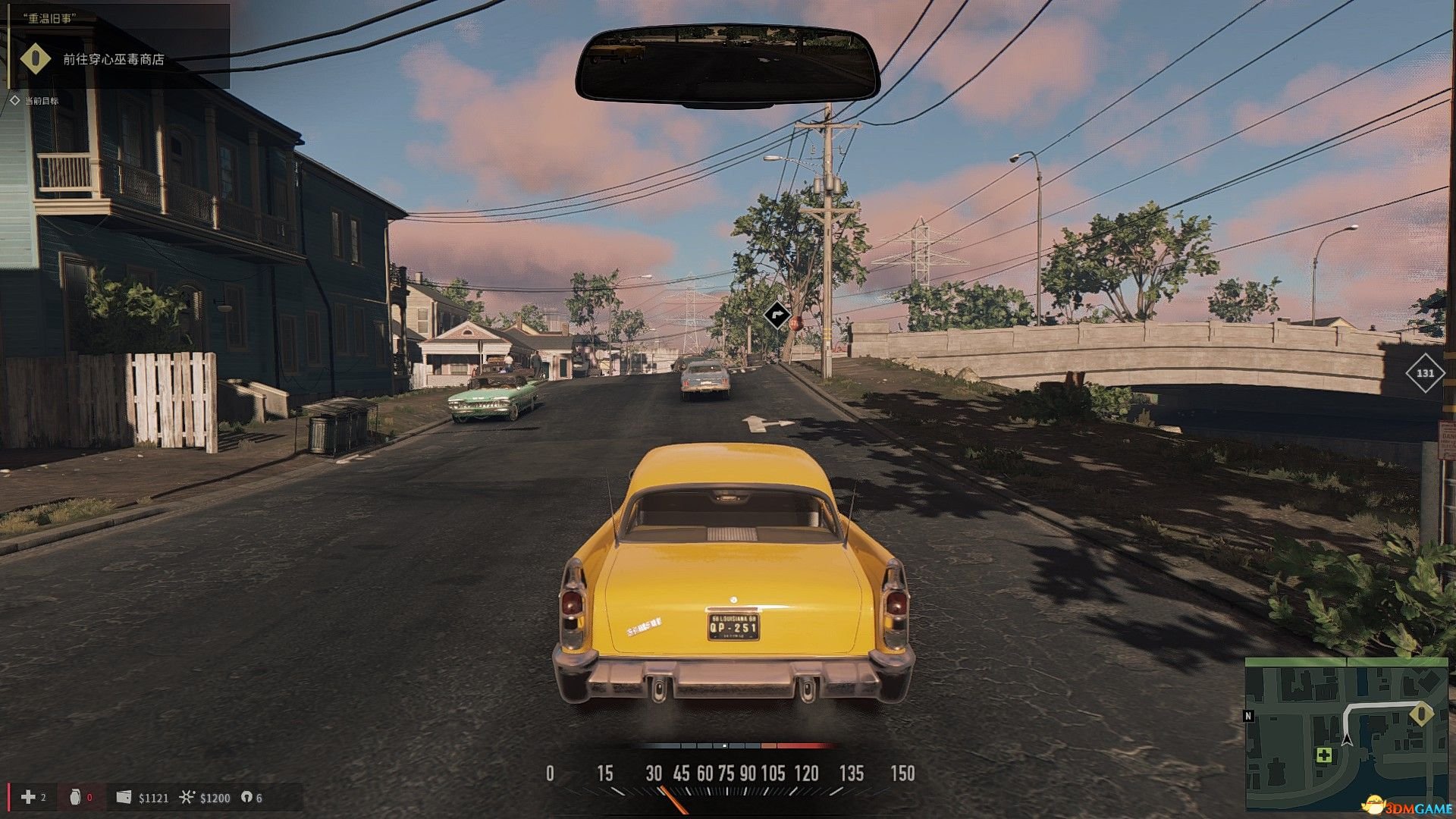1456x819 pixels.
Task: Click the turn-right waypoint diamond marker
Action: pyautogui.click(x=776, y=315)
